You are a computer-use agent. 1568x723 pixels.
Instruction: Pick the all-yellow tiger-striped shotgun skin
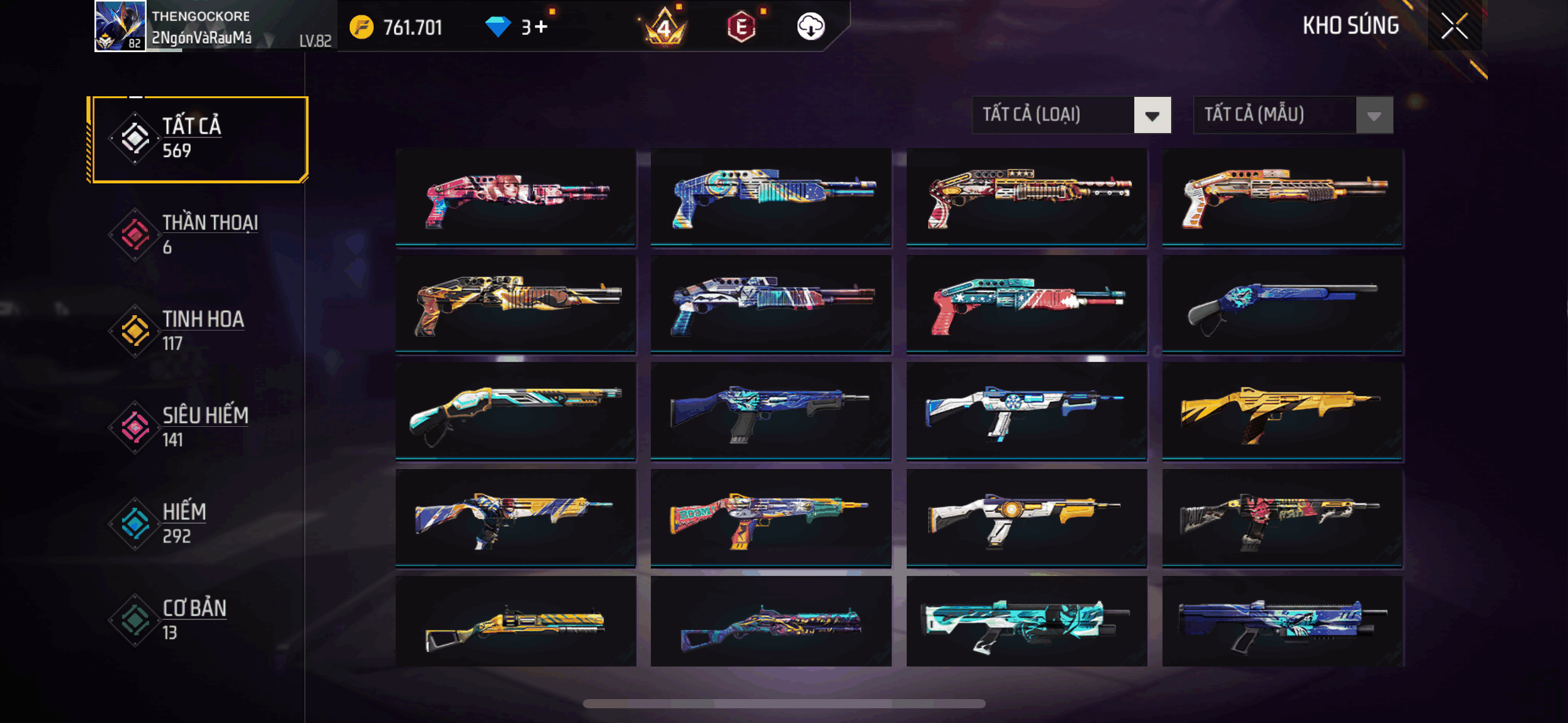tap(1282, 411)
